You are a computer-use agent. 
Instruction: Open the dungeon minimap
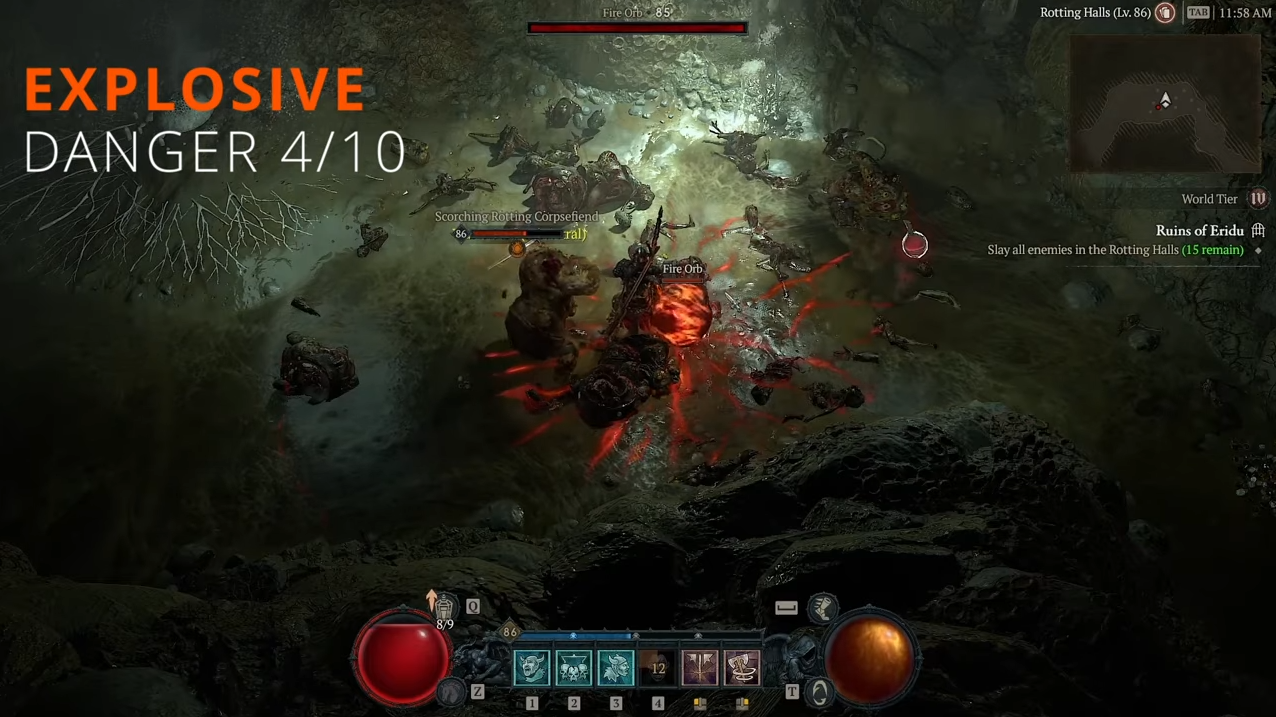(x=1164, y=104)
